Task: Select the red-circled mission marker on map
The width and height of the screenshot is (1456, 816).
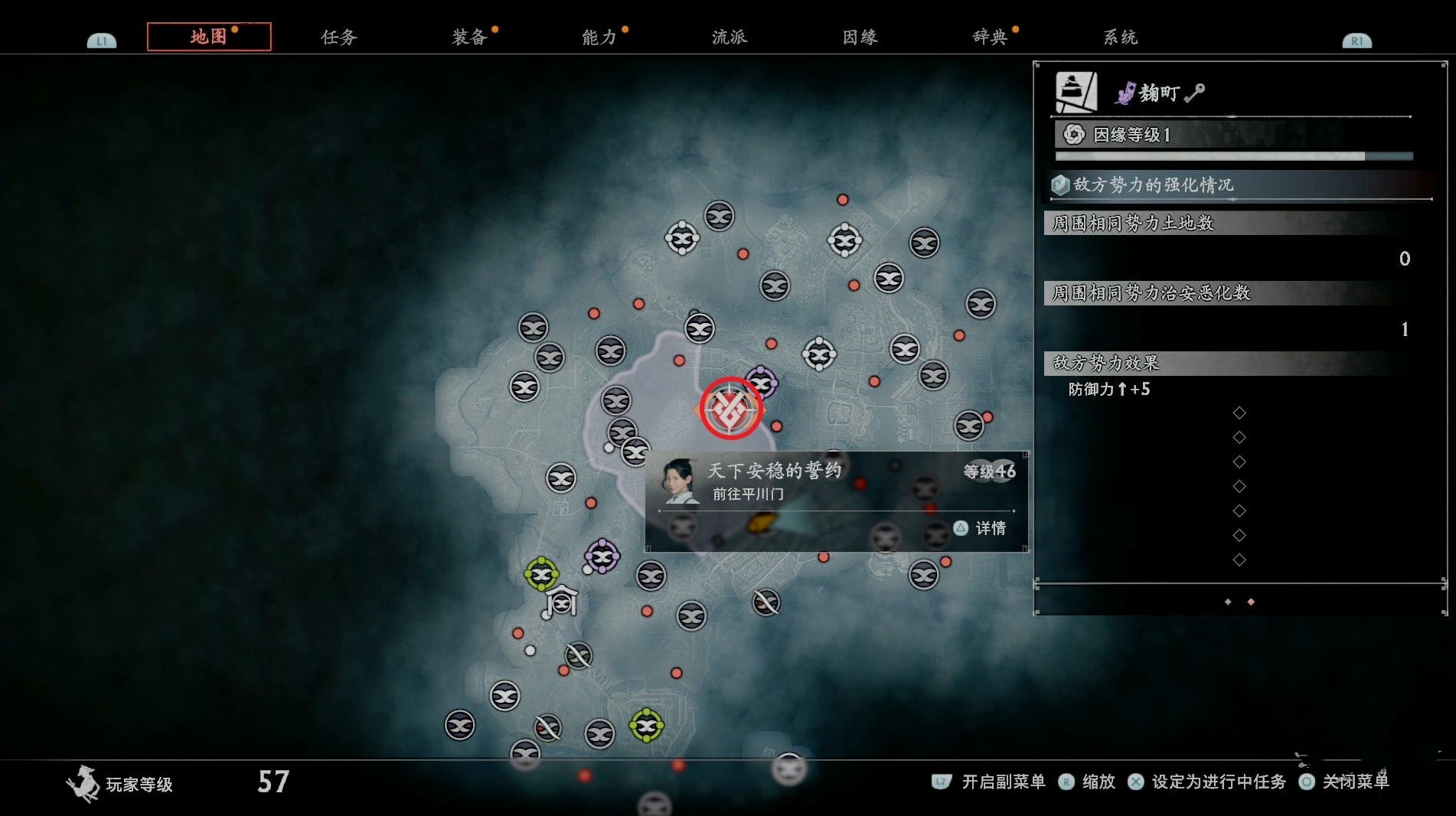Action: click(730, 408)
